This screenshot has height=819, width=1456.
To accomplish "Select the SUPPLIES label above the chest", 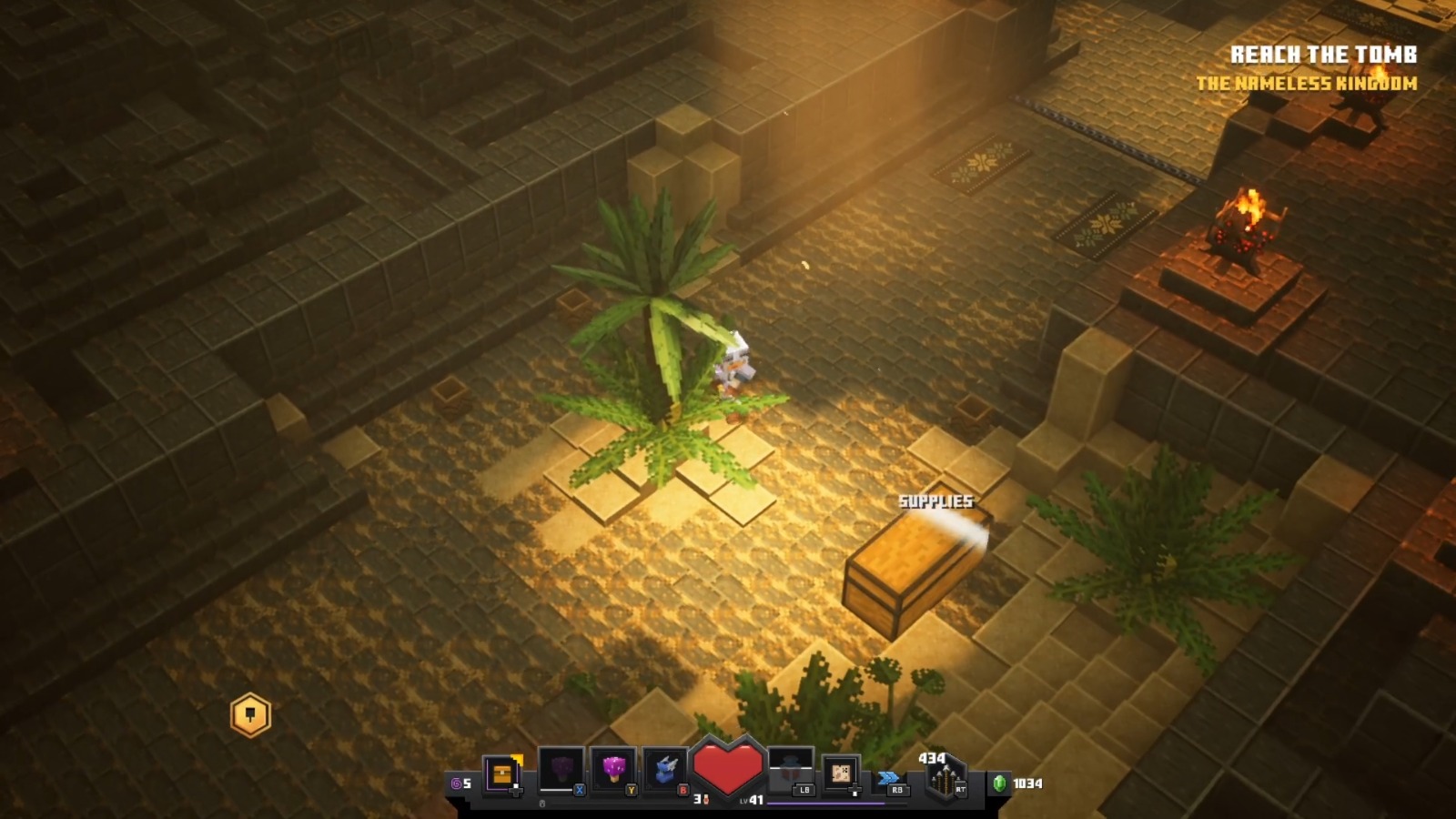I will tap(935, 500).
